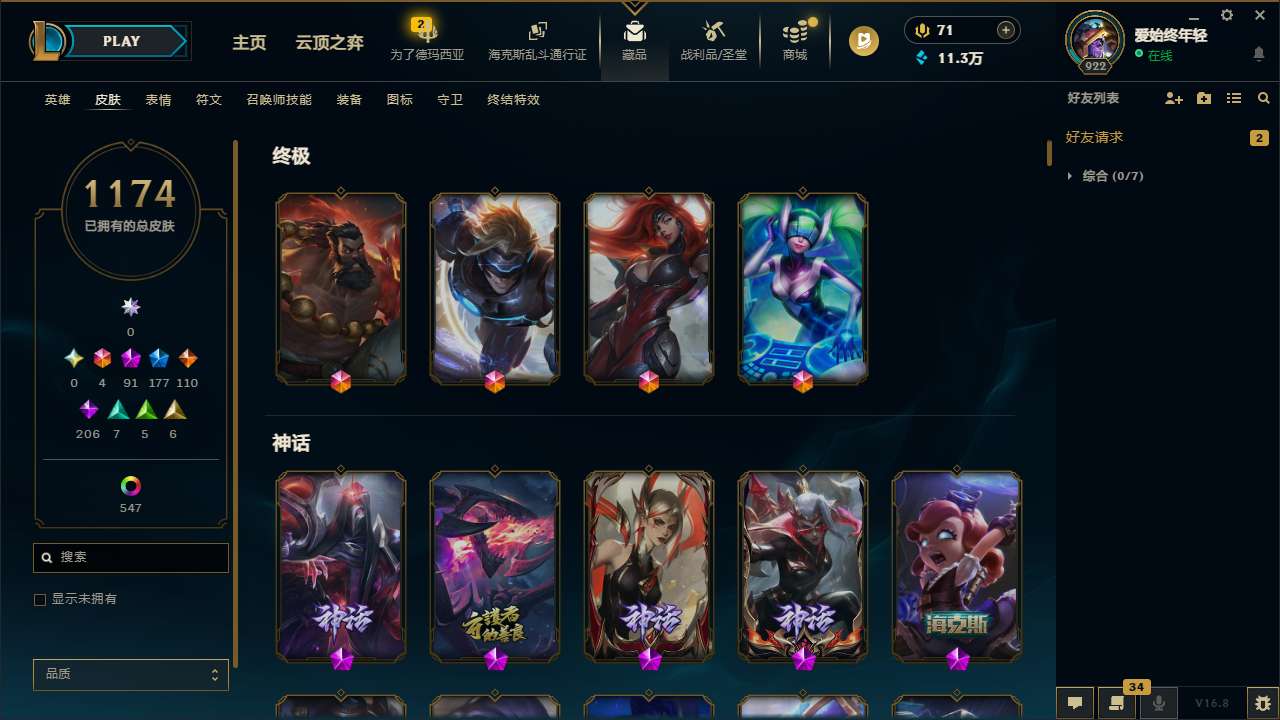
Task: Click the 搜索 search input field
Action: pos(130,557)
